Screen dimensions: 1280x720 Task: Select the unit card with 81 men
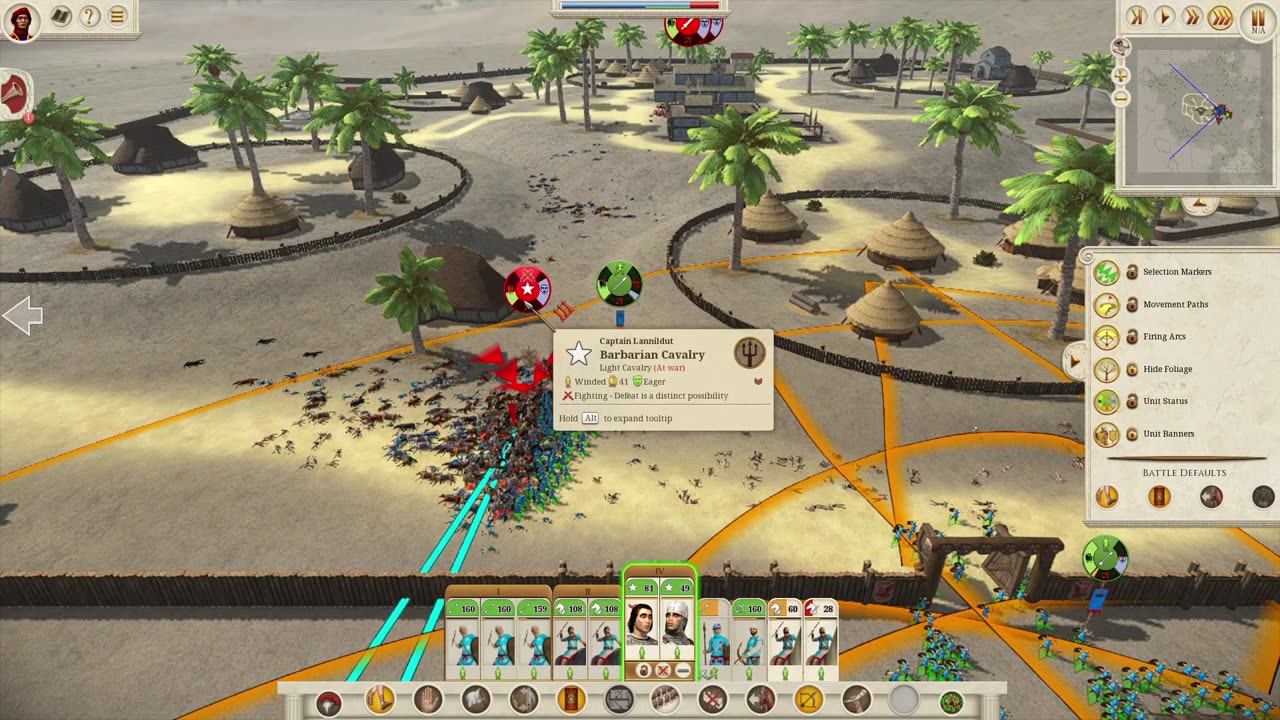[x=642, y=630]
